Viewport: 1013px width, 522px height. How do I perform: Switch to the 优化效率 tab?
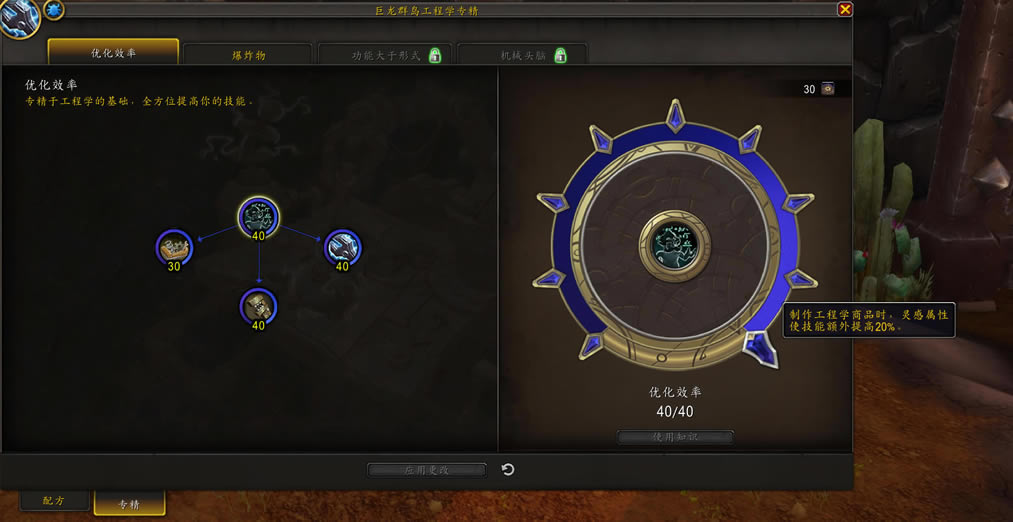point(113,53)
